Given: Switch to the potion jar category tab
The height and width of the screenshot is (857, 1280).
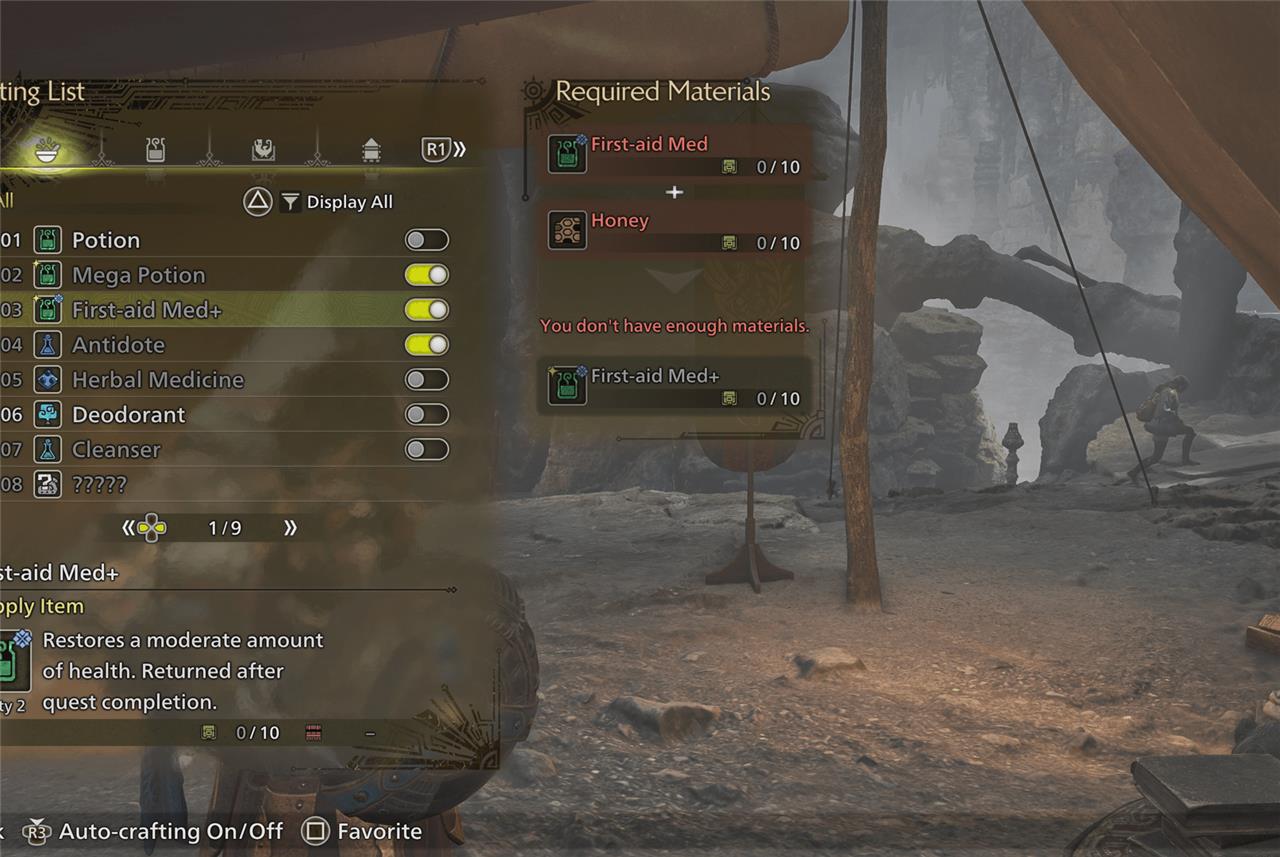Looking at the screenshot, I should pyautogui.click(x=155, y=150).
